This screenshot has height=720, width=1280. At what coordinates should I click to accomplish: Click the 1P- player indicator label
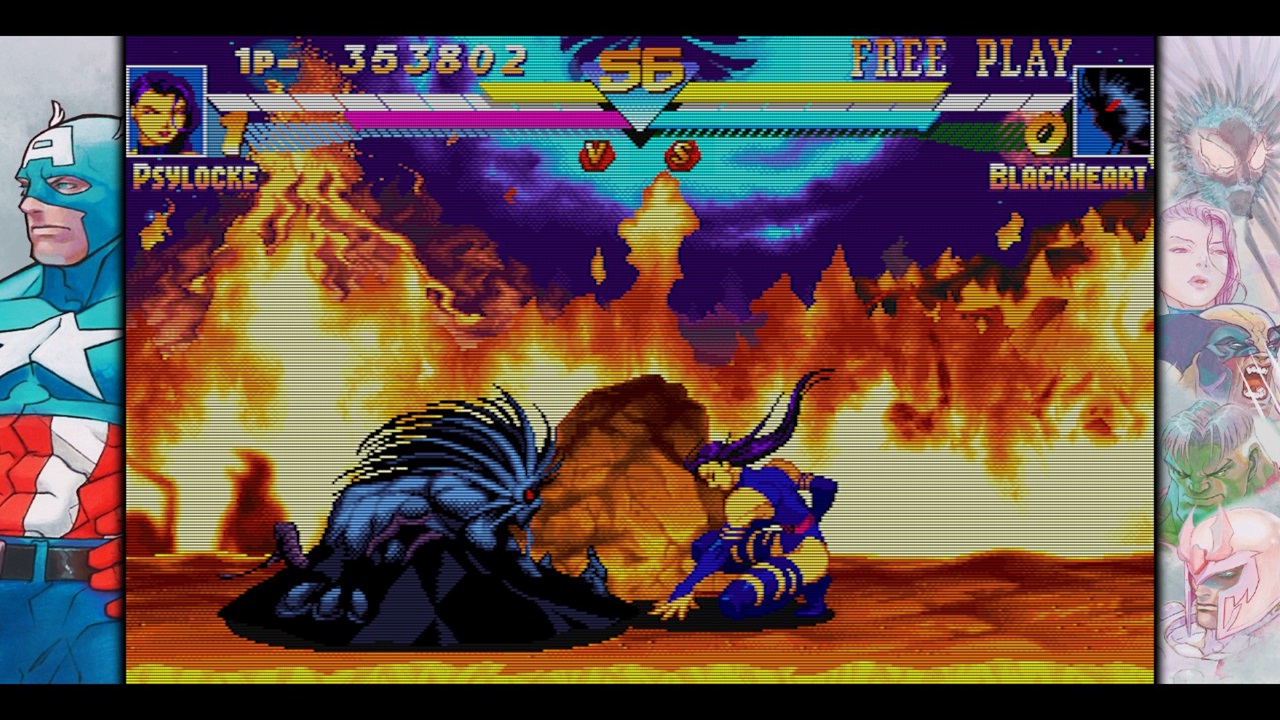coord(263,58)
